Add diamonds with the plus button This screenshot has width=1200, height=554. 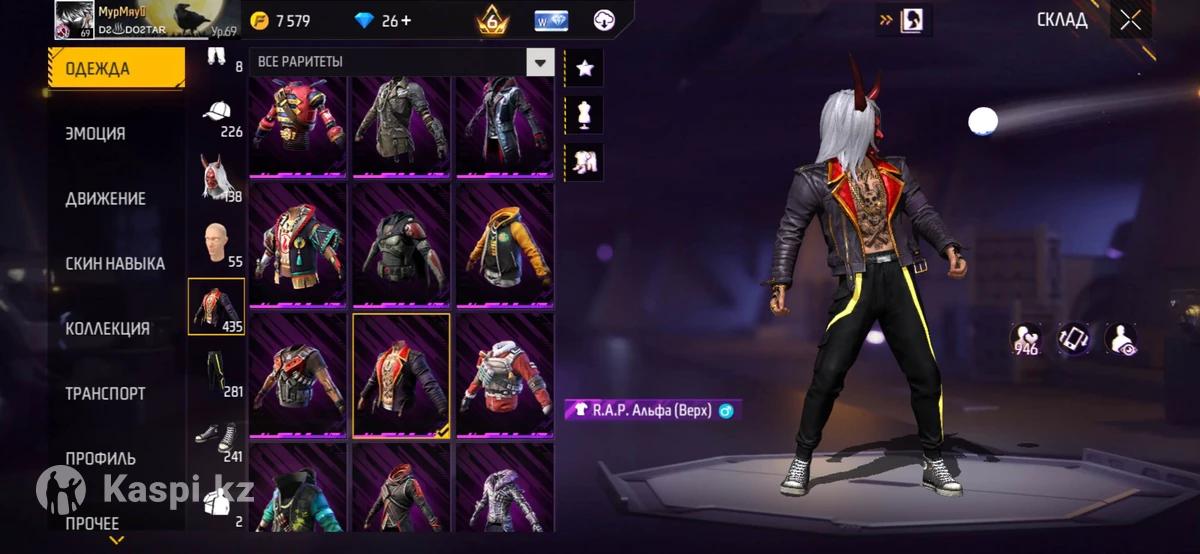tap(404, 21)
